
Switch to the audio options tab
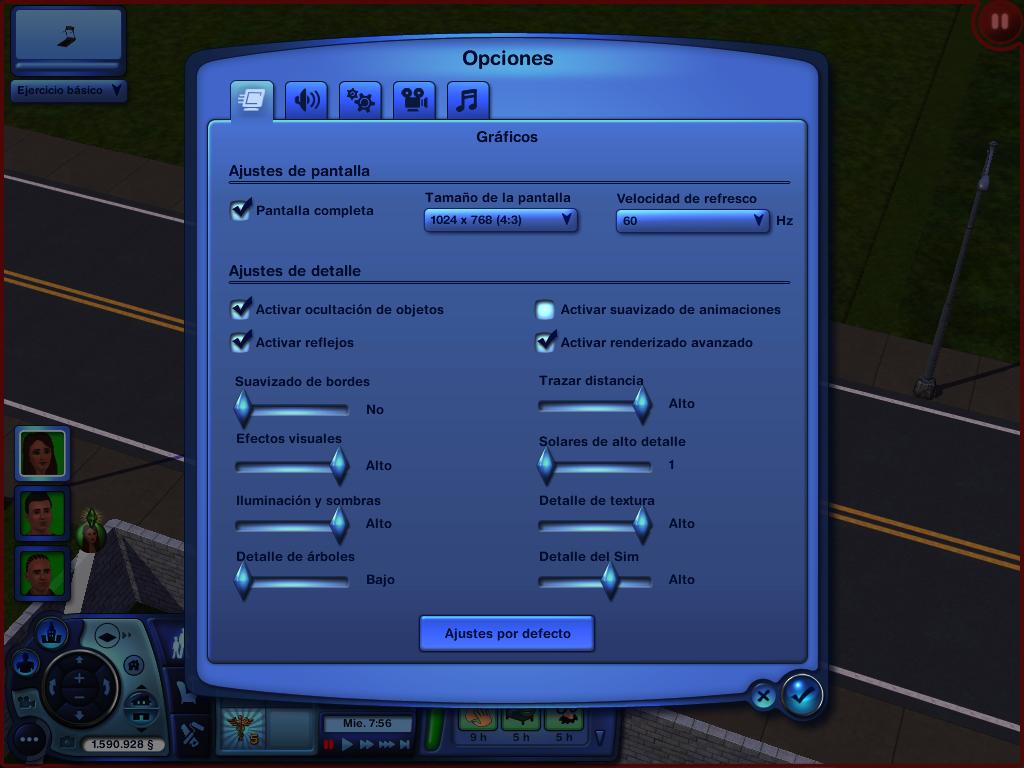point(306,100)
